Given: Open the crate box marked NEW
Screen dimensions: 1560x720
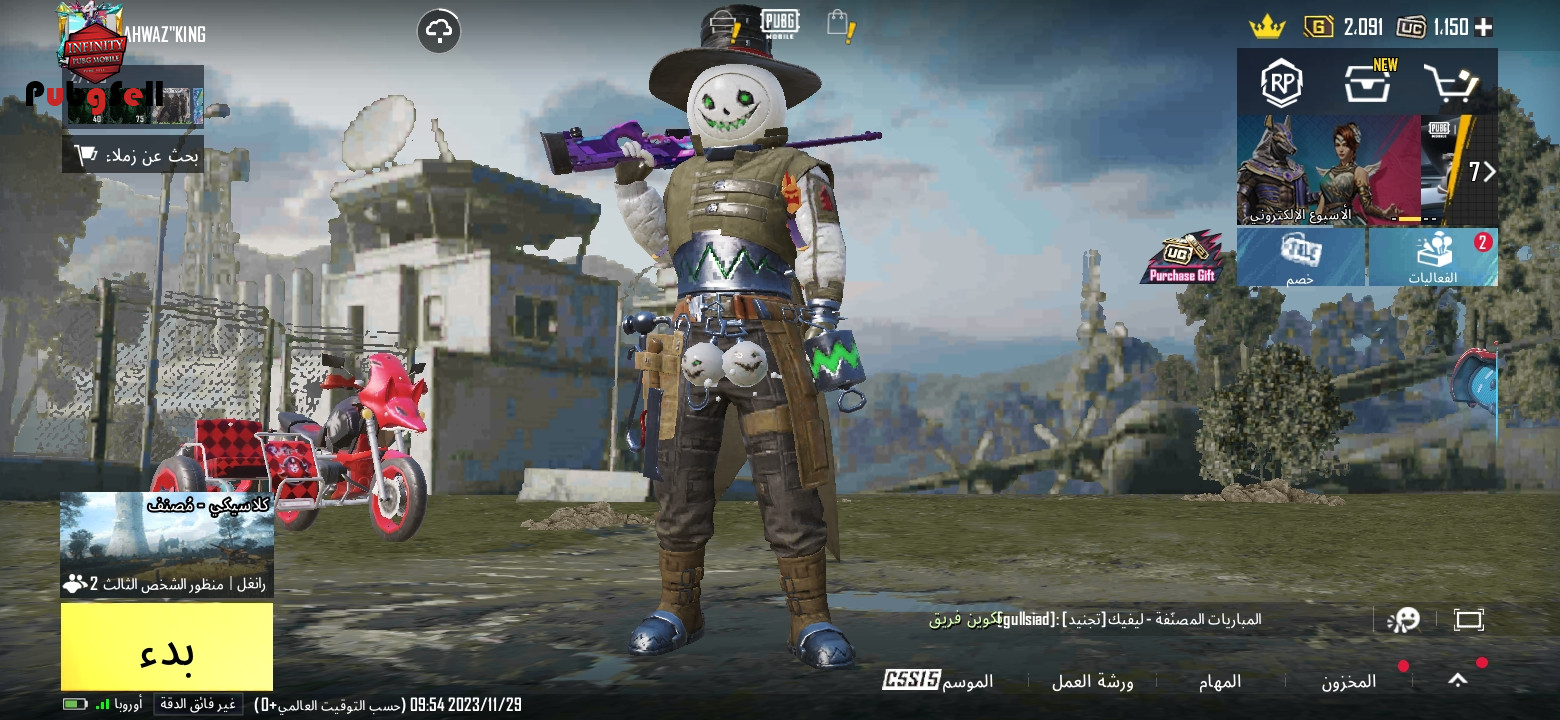Looking at the screenshot, I should (x=1368, y=83).
